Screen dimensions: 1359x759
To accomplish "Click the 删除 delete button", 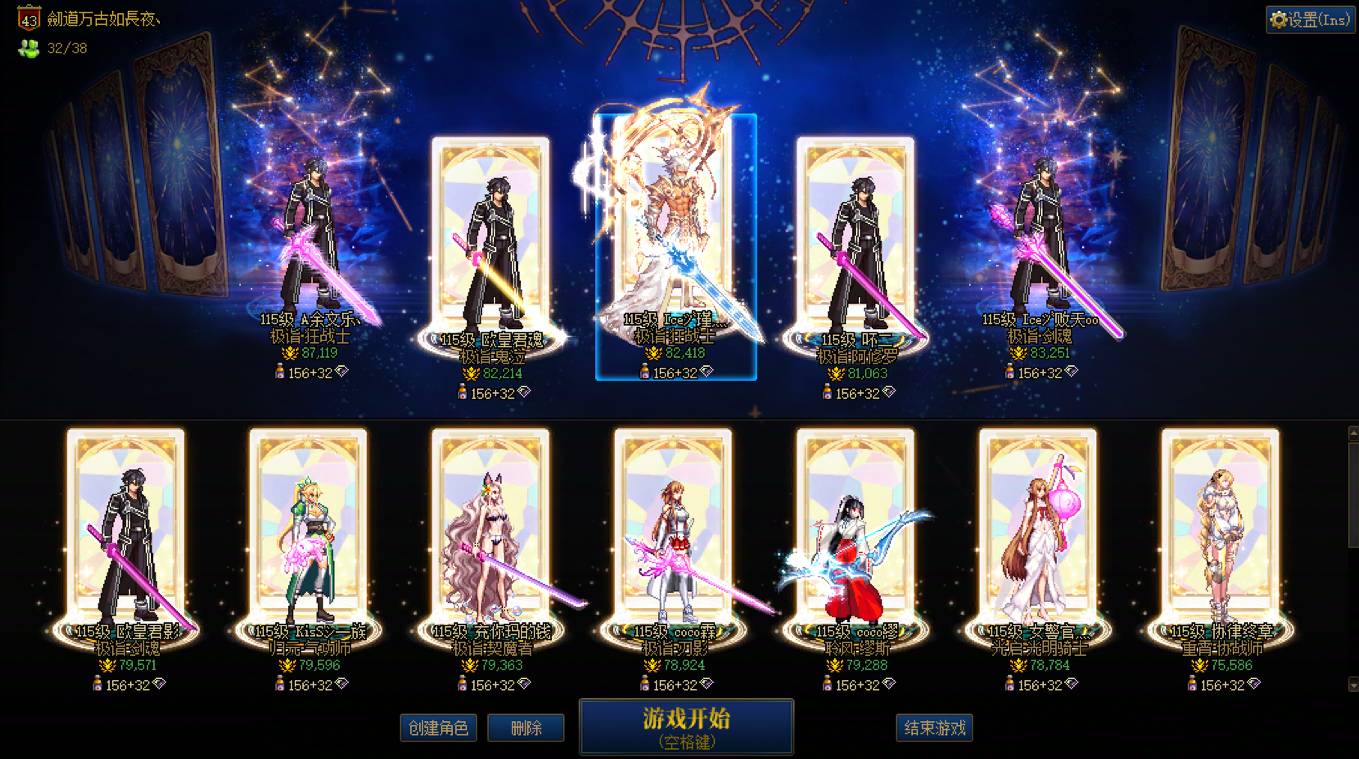I will click(526, 728).
